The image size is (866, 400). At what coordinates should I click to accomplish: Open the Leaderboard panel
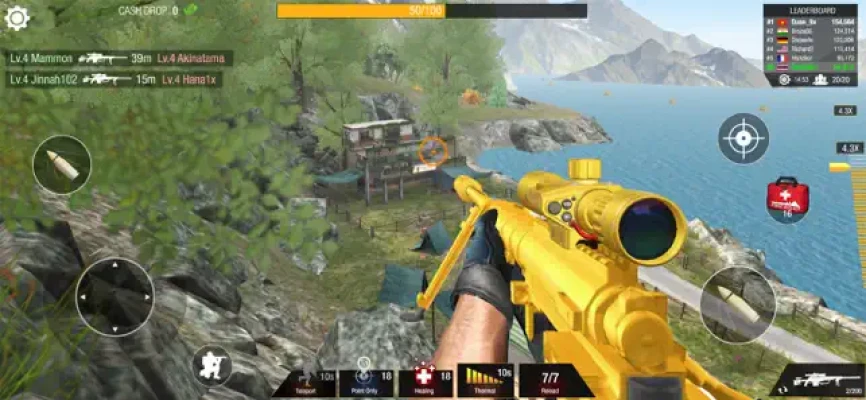tap(809, 11)
